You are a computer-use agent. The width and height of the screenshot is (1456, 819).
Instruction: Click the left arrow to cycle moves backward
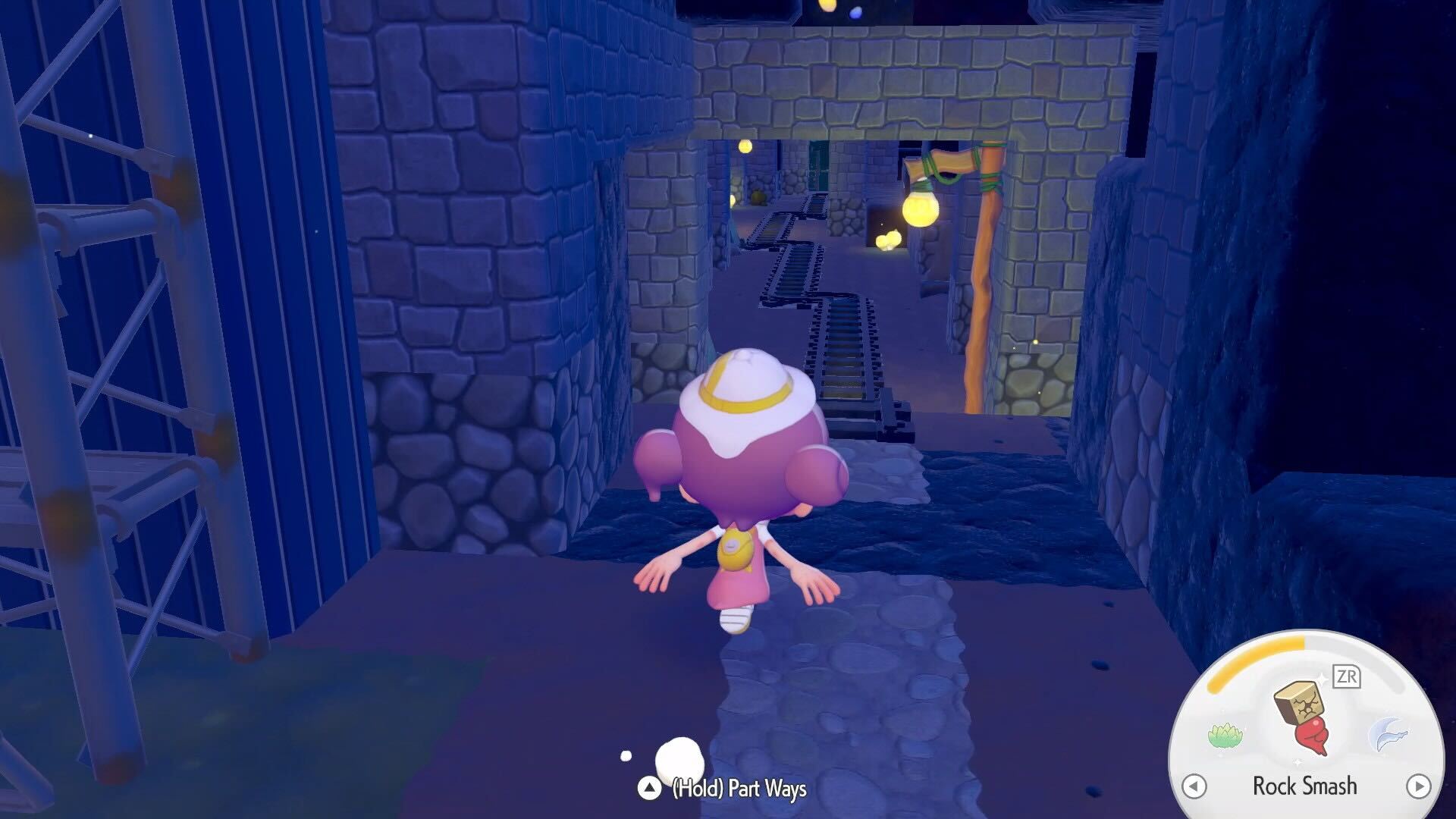1195,786
